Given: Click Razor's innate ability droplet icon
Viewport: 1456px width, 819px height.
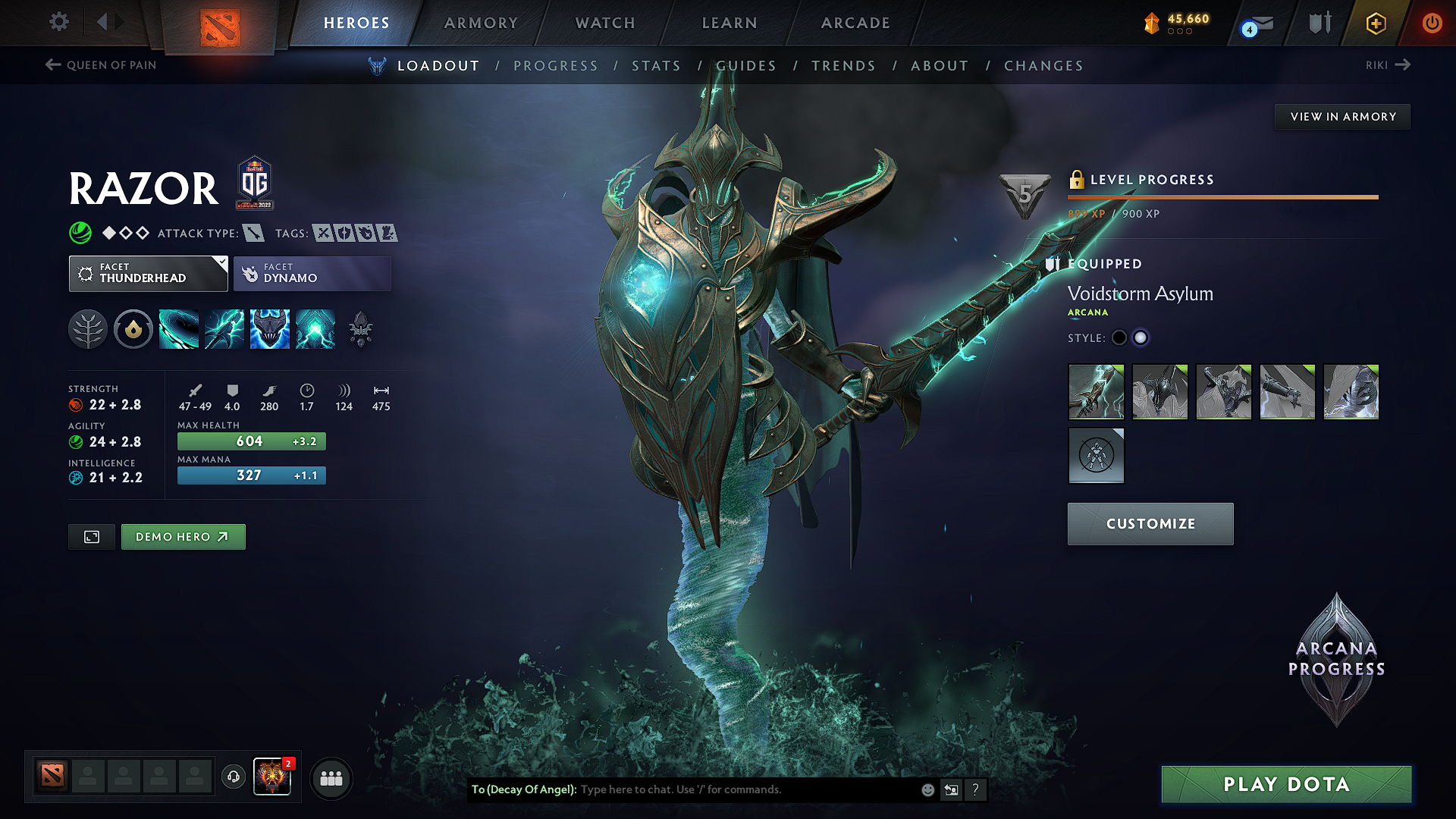Looking at the screenshot, I should [x=133, y=328].
